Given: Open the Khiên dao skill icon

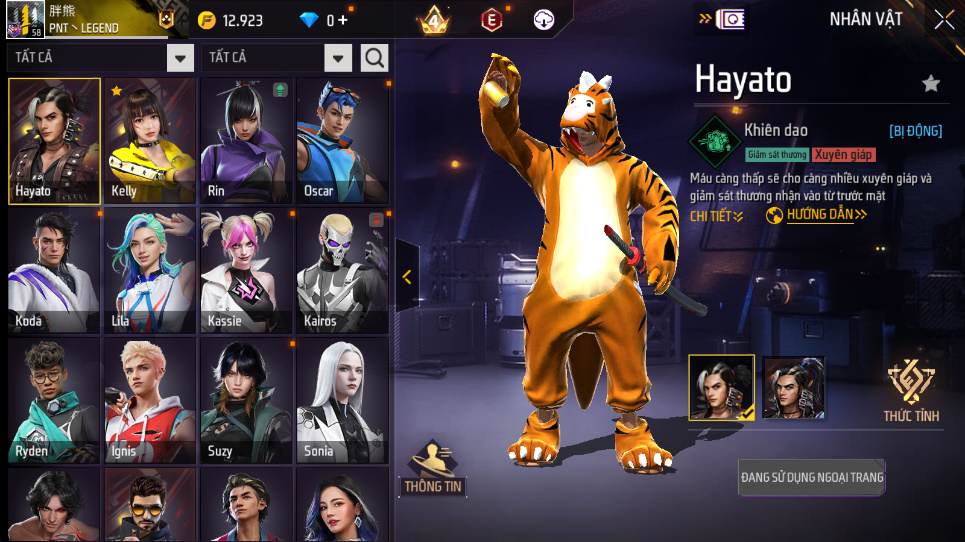Looking at the screenshot, I should (715, 138).
